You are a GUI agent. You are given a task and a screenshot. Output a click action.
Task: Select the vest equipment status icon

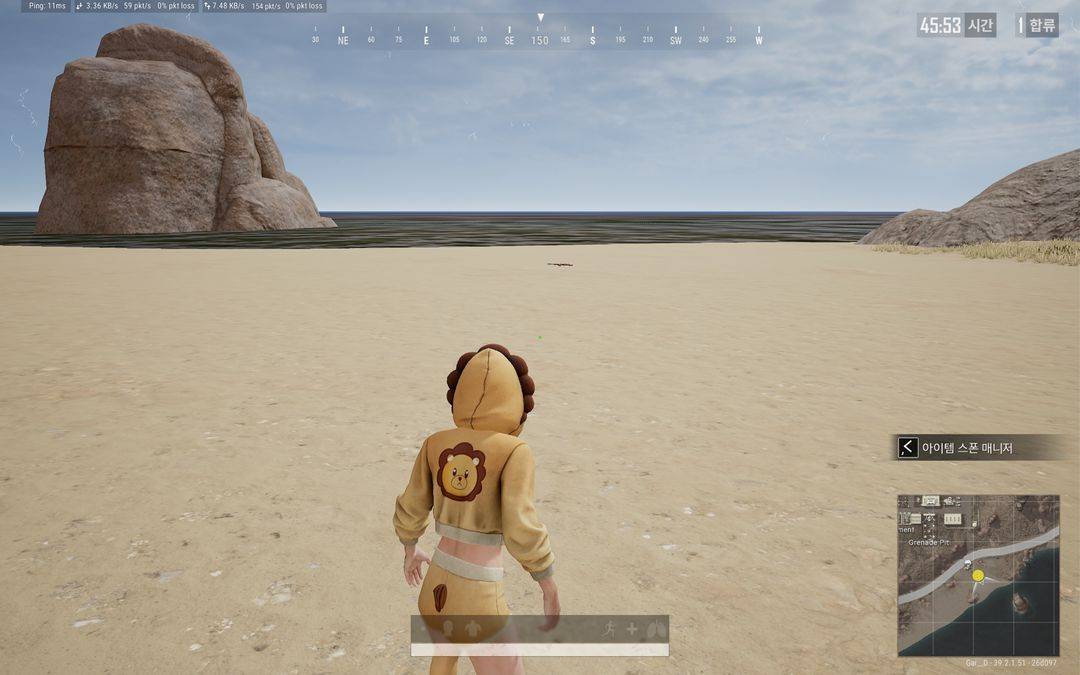pos(473,629)
